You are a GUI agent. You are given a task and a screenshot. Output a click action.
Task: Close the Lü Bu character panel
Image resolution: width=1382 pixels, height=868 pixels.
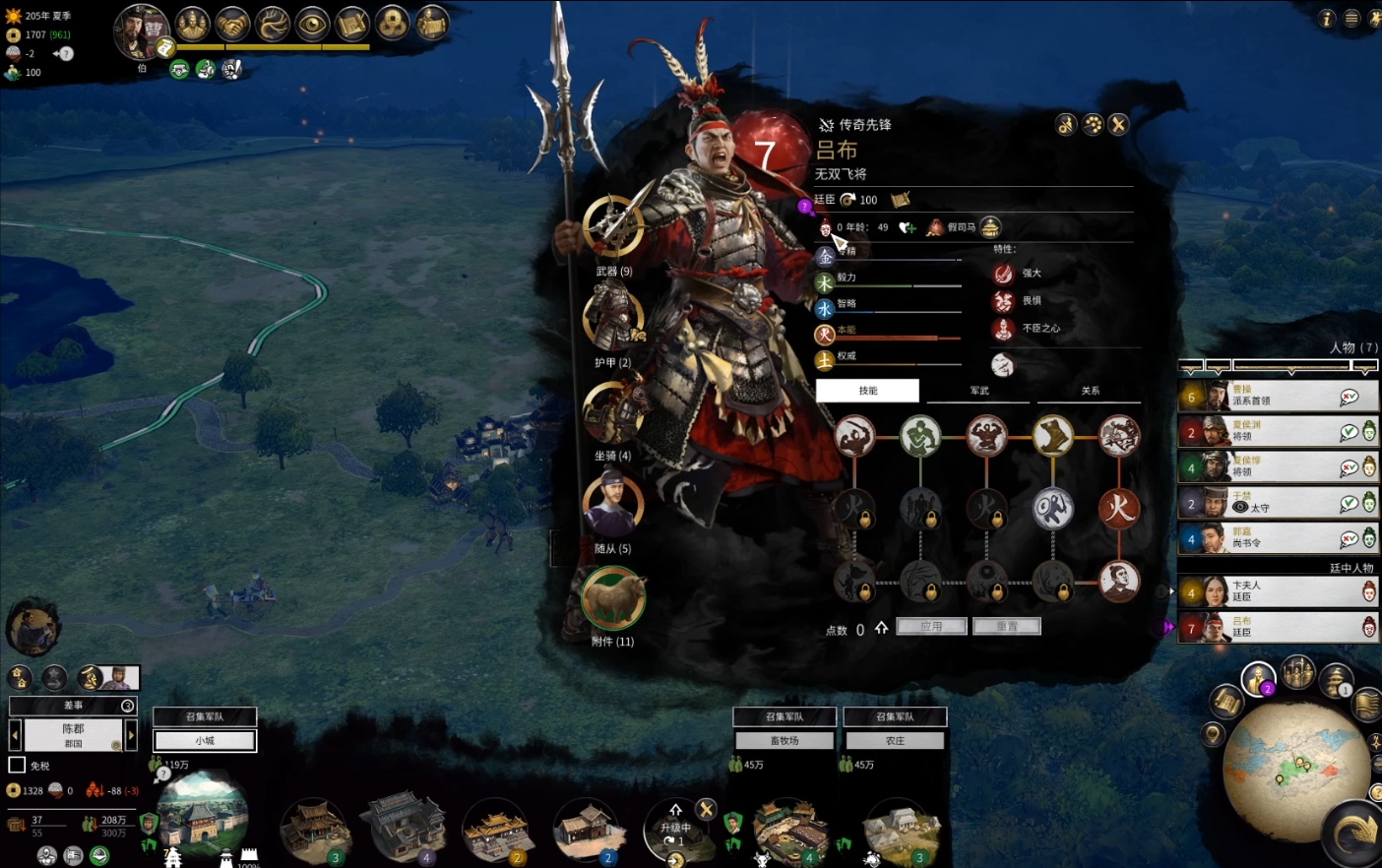pyautogui.click(x=1118, y=125)
